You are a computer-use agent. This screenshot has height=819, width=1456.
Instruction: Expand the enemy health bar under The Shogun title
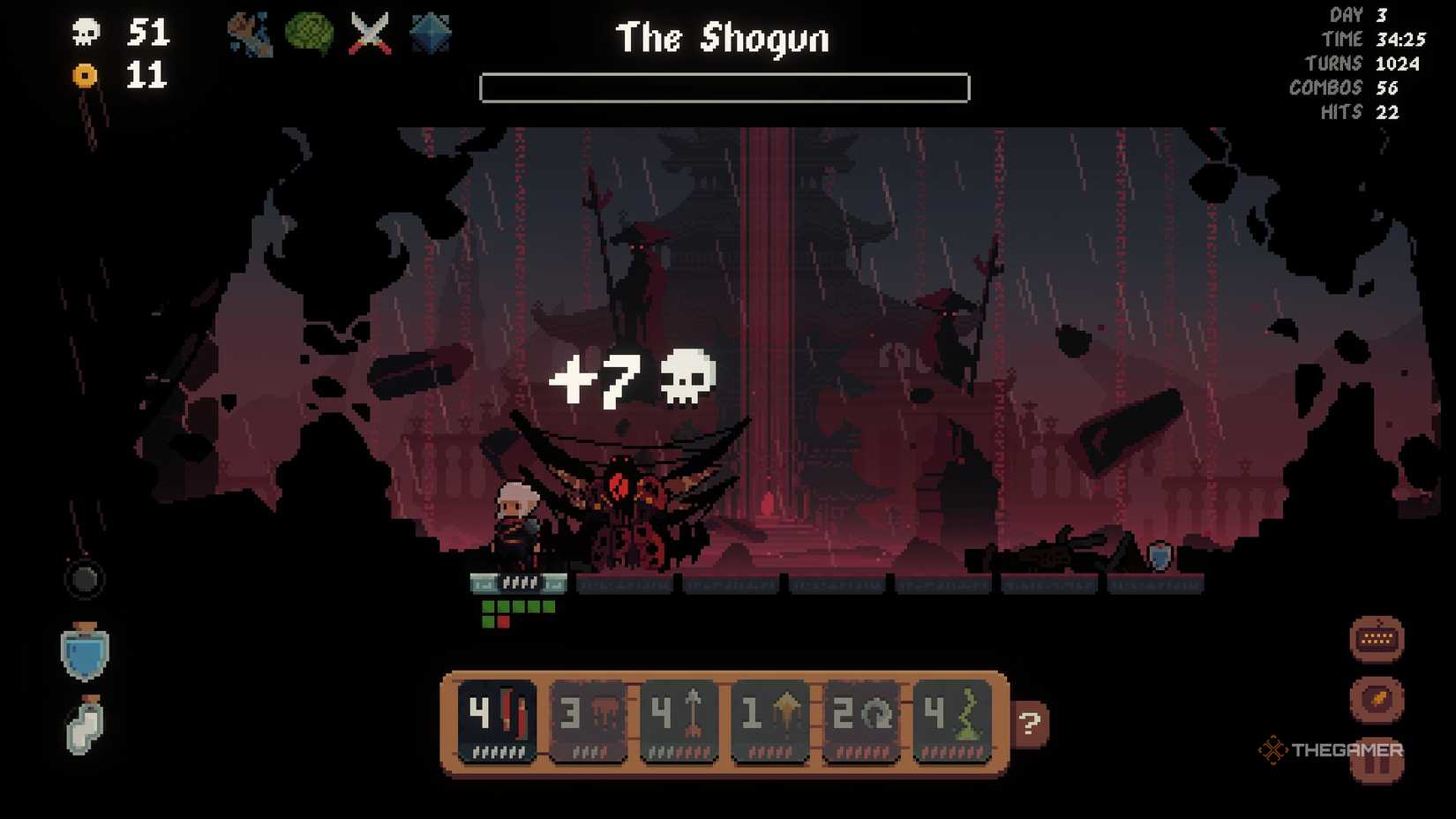click(723, 86)
